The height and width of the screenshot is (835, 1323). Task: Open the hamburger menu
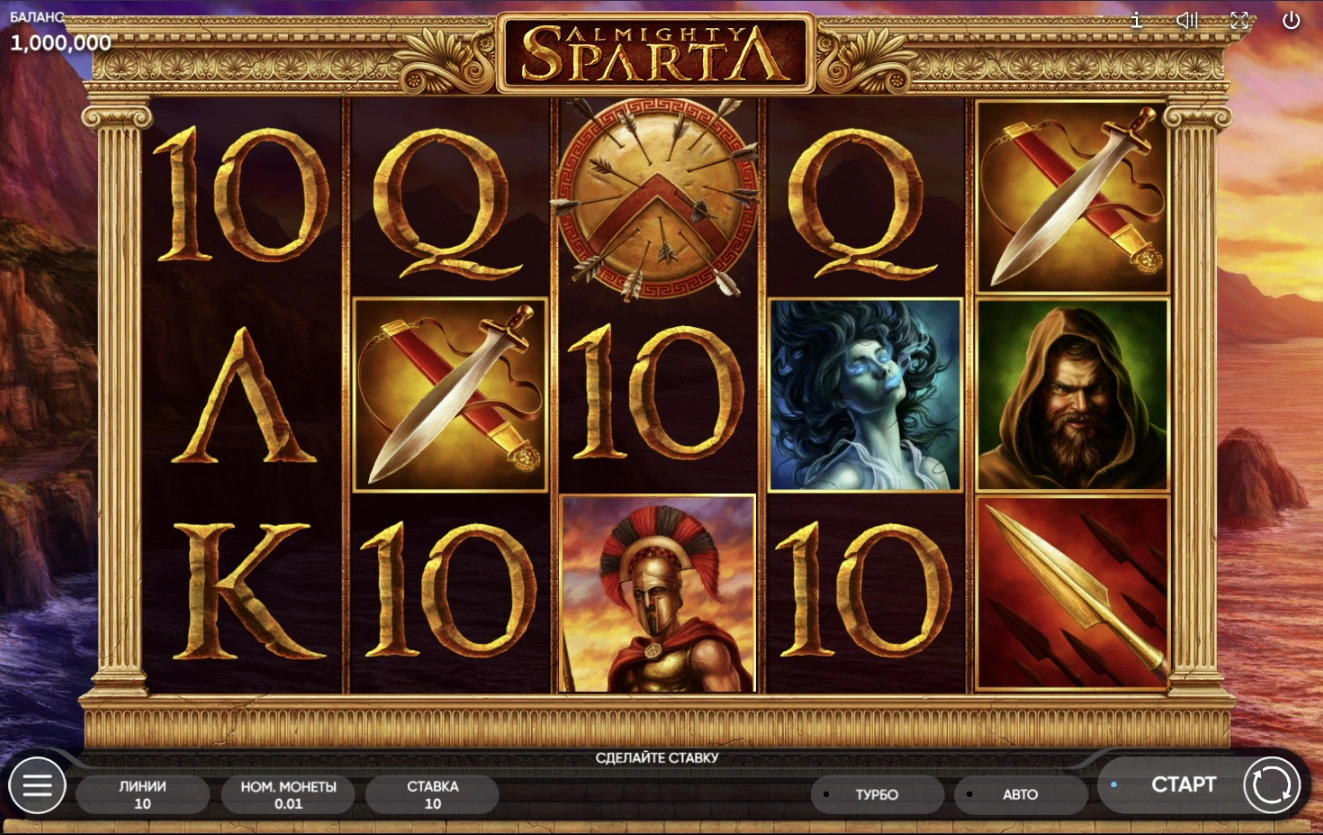tap(37, 786)
